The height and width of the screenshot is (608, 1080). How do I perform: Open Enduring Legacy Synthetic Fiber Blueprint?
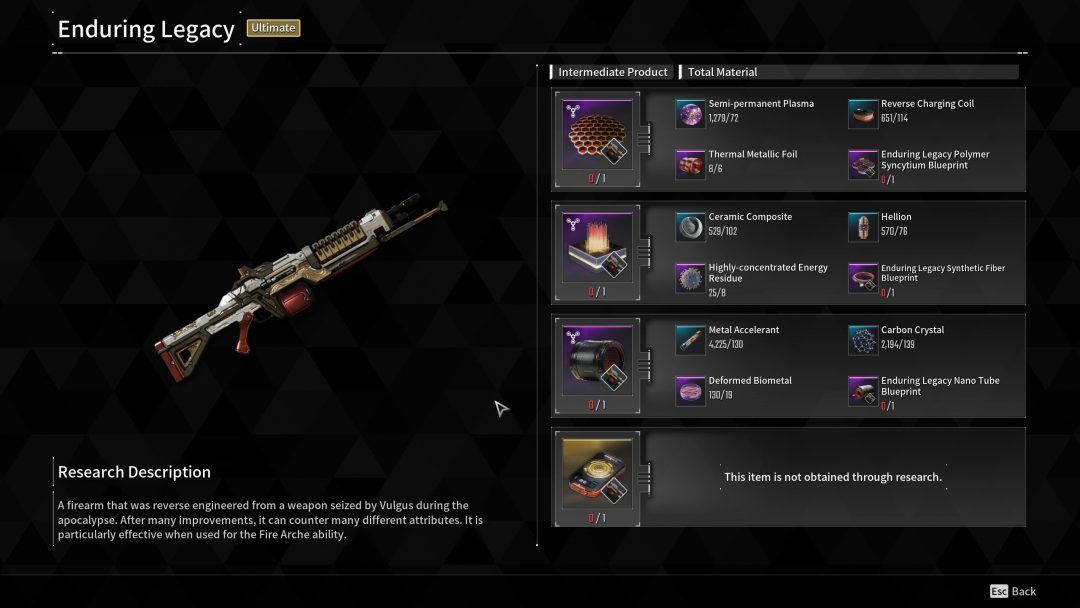(x=863, y=277)
